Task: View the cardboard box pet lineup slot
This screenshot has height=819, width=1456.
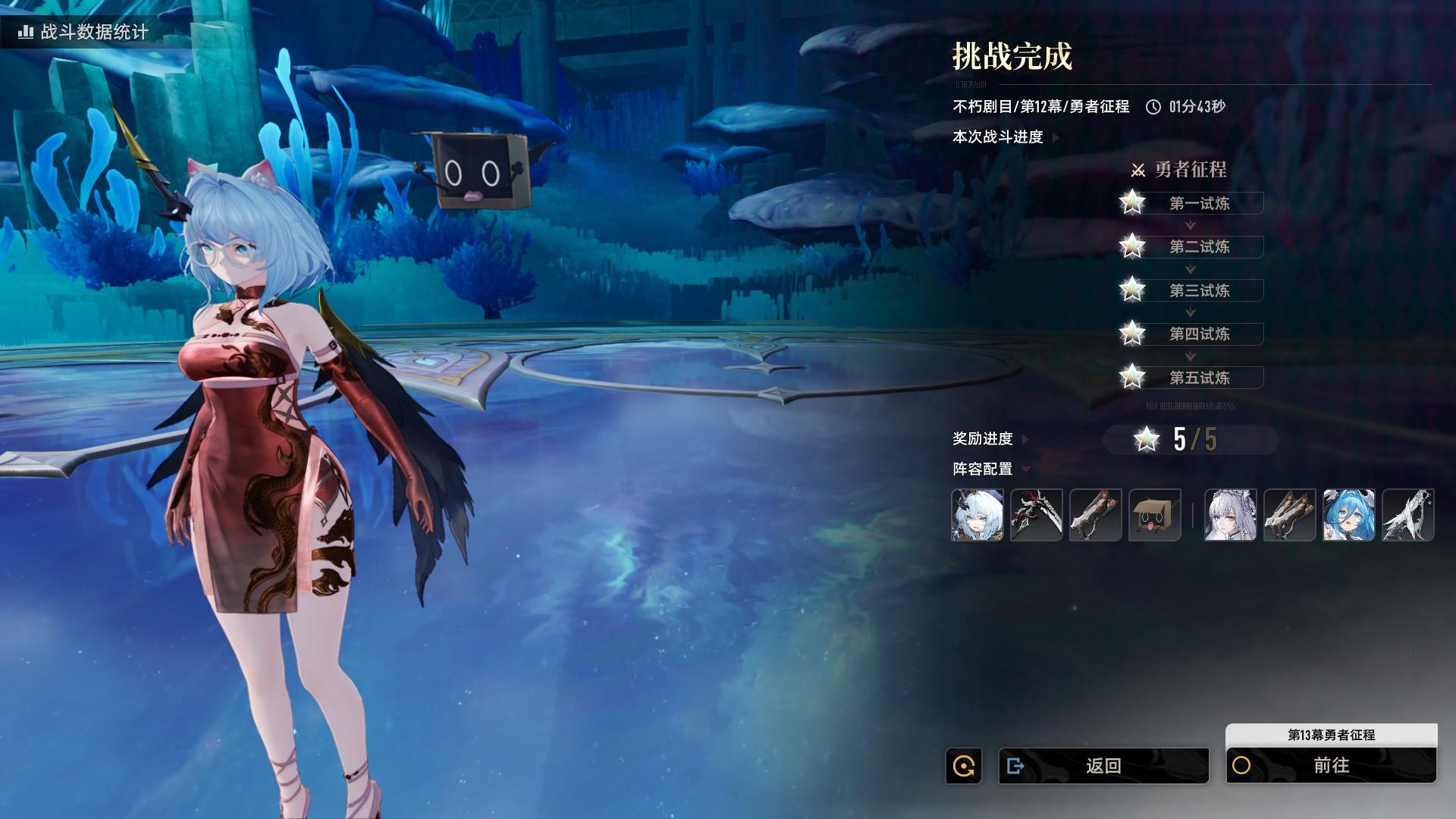Action: [x=1154, y=515]
